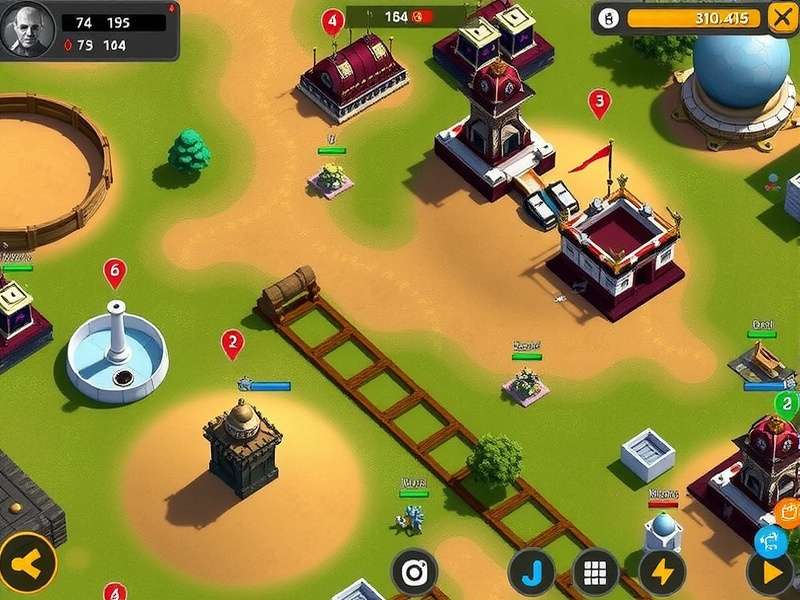Screen dimensions: 800x600
Task: Open the grid menu button
Action: pyautogui.click(x=595, y=573)
